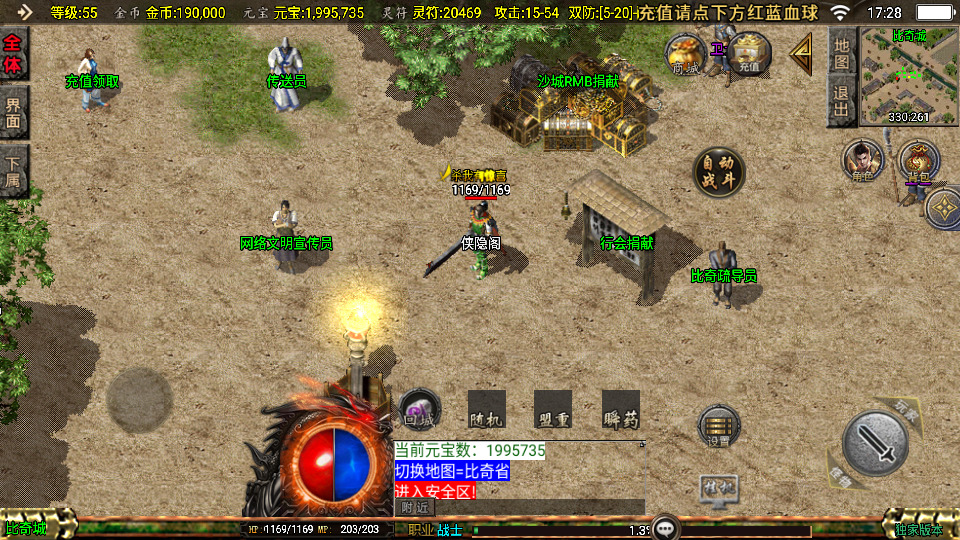Activate the 盟重 teleport slot
960x540 pixels.
[x=553, y=410]
